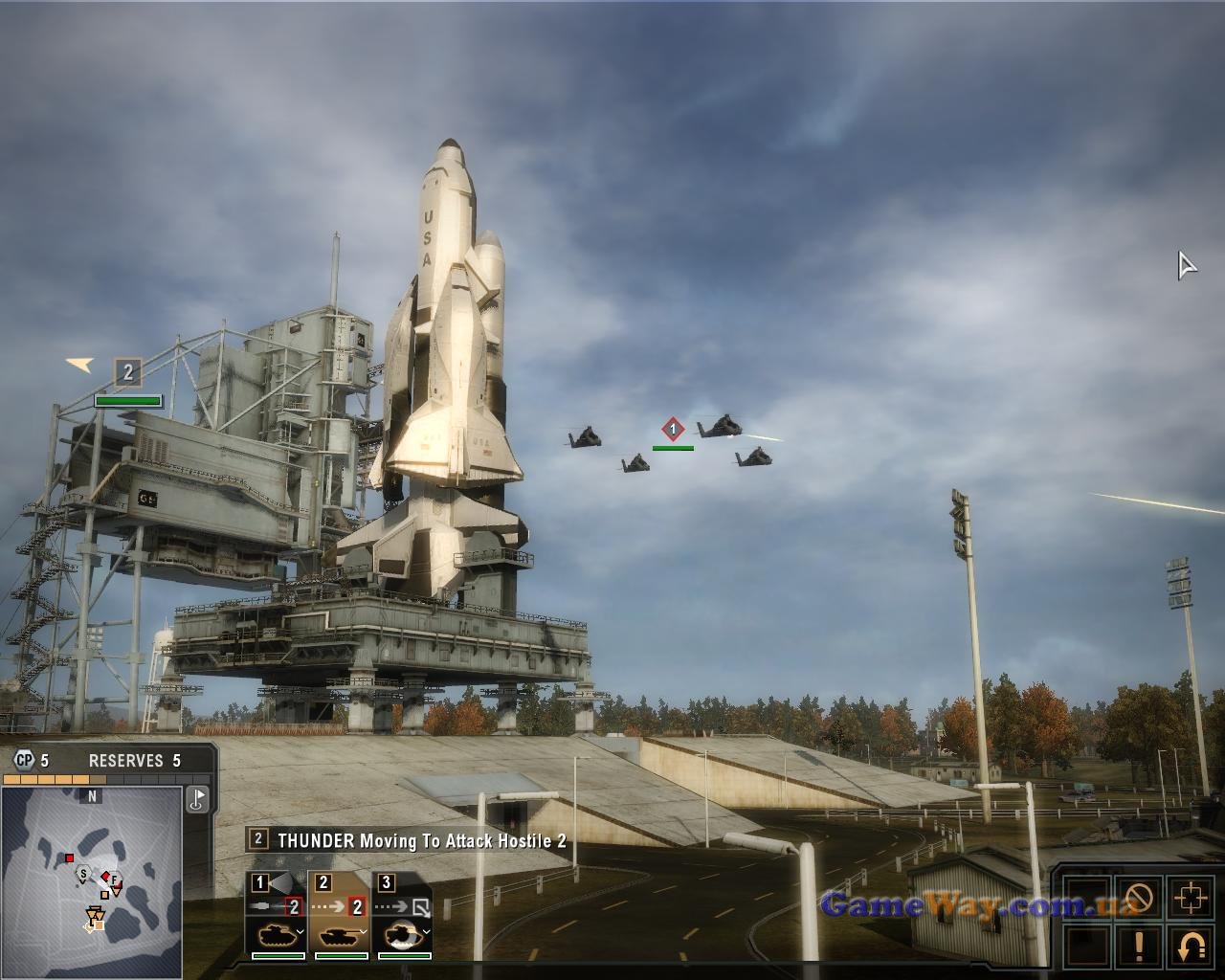Use the crosshair target command

(1191, 898)
